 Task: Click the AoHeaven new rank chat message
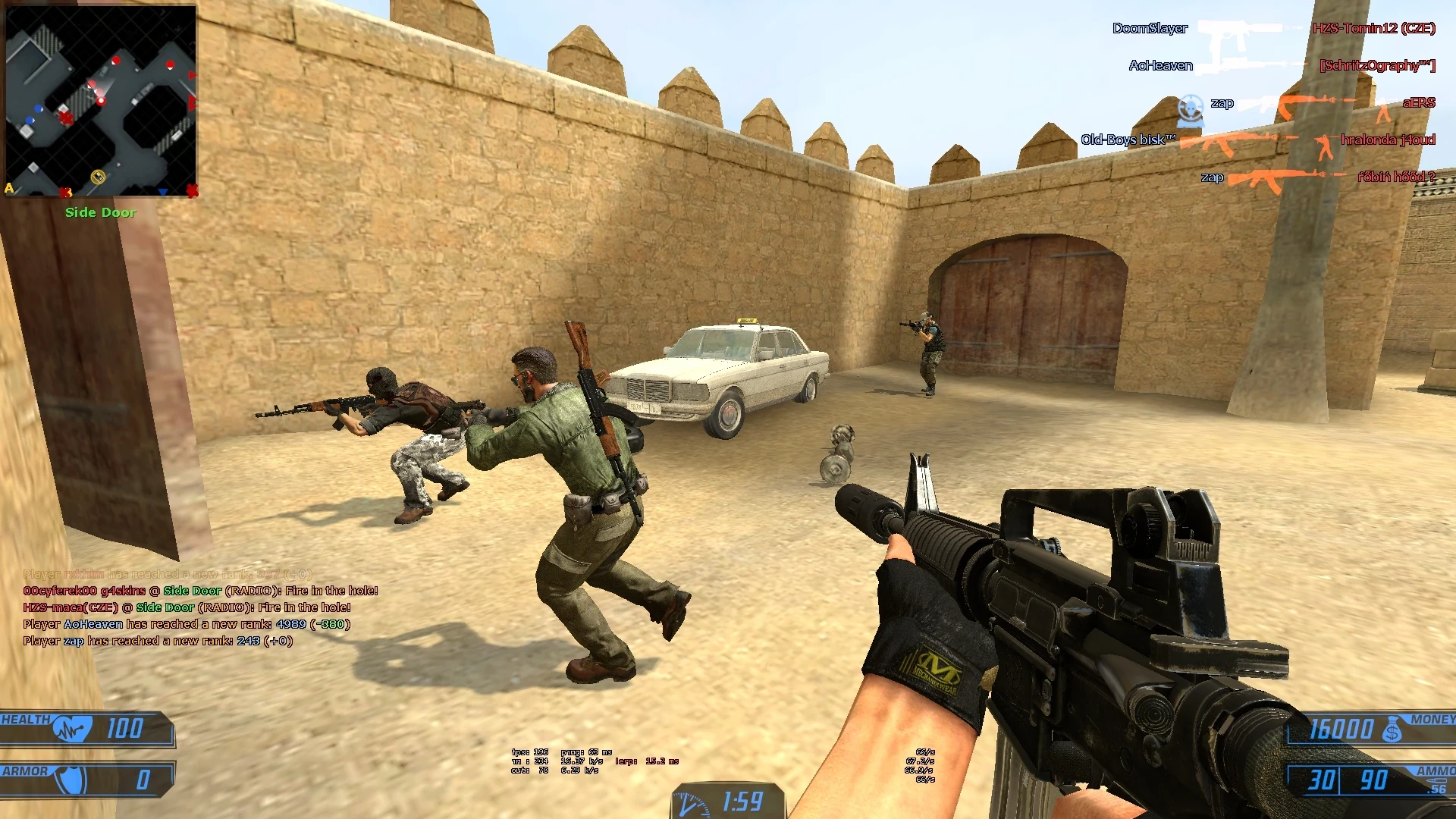(187, 624)
